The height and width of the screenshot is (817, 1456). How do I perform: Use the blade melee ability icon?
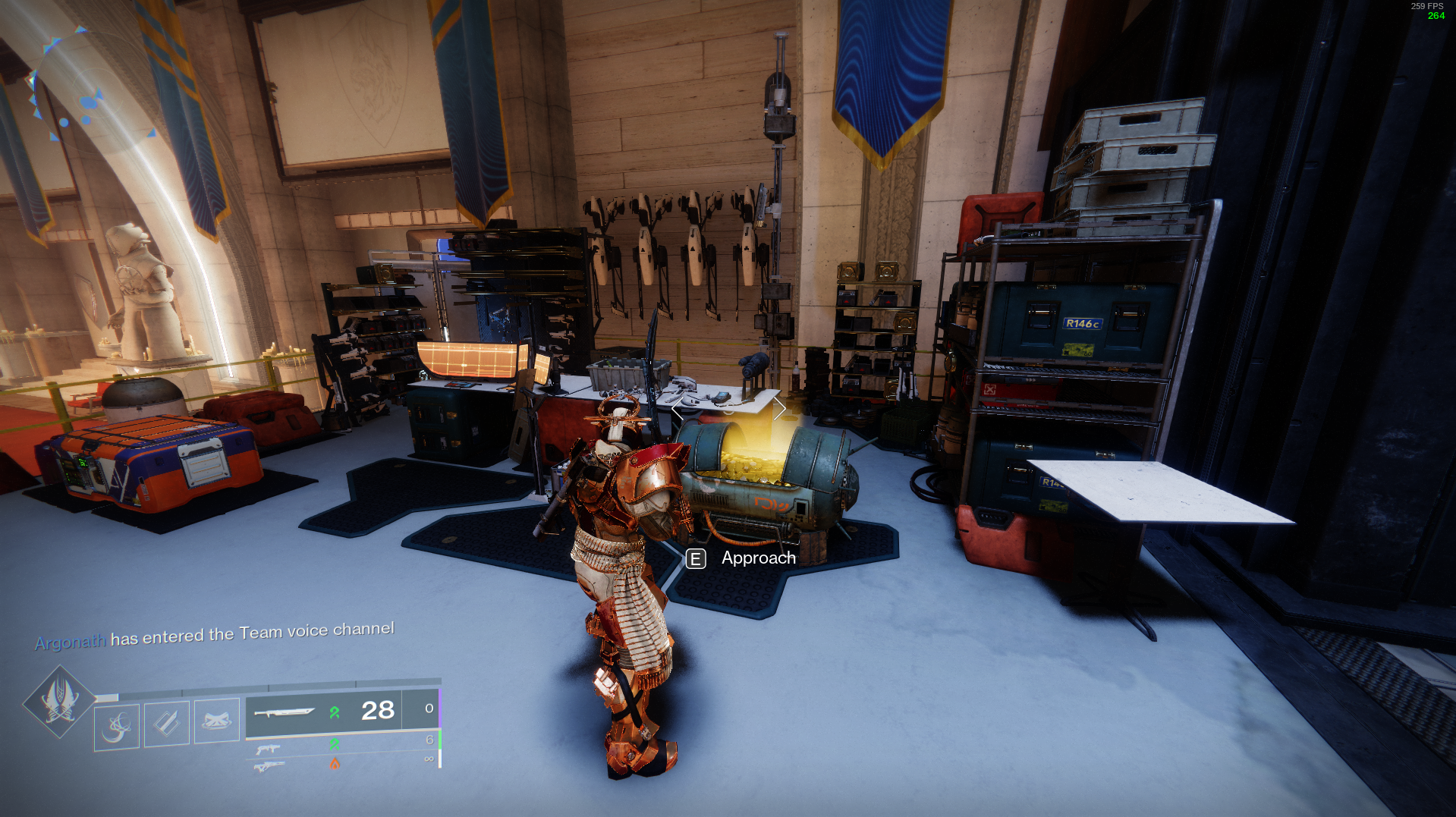(167, 723)
